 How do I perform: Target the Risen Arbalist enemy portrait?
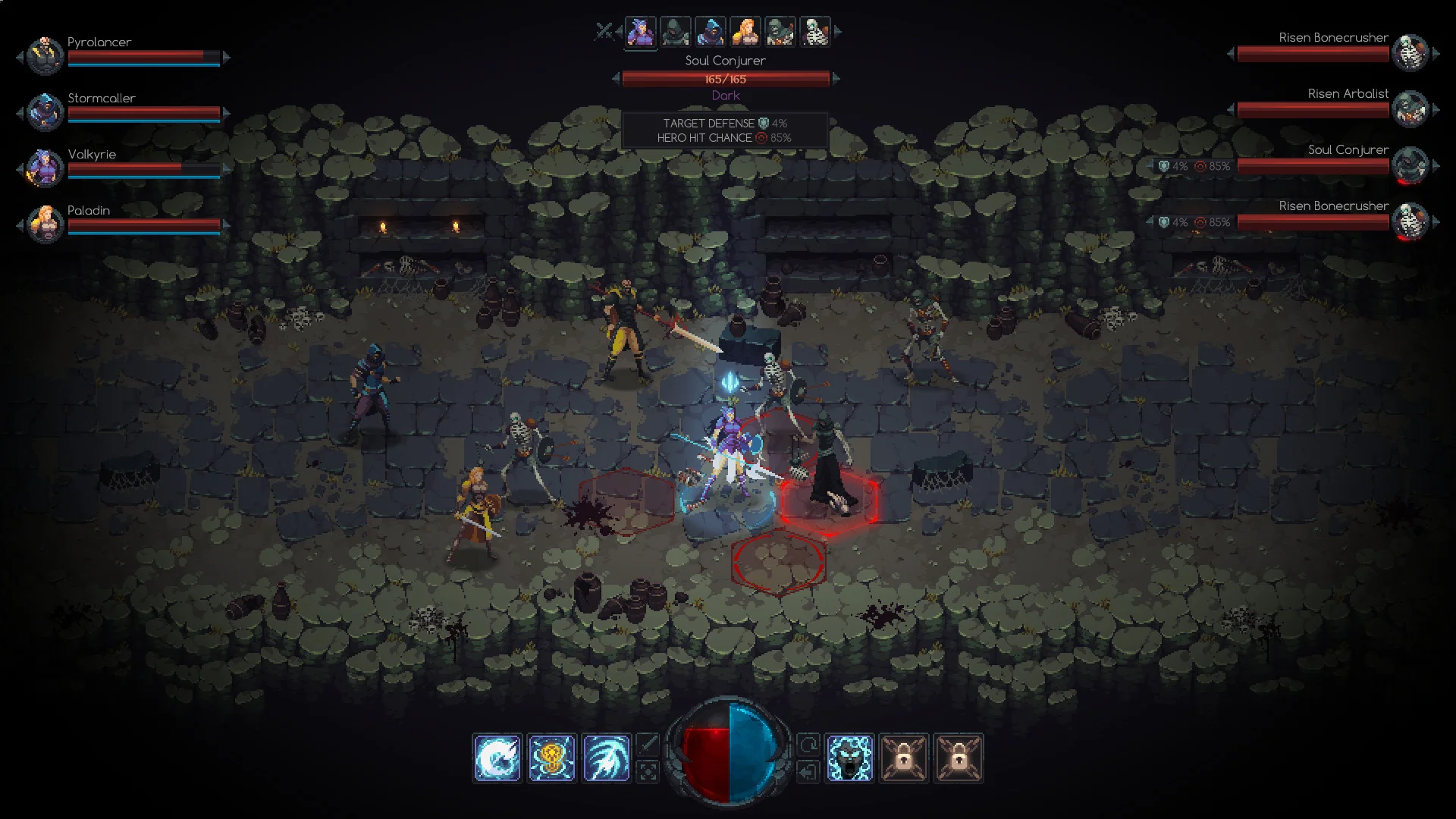tap(1410, 108)
